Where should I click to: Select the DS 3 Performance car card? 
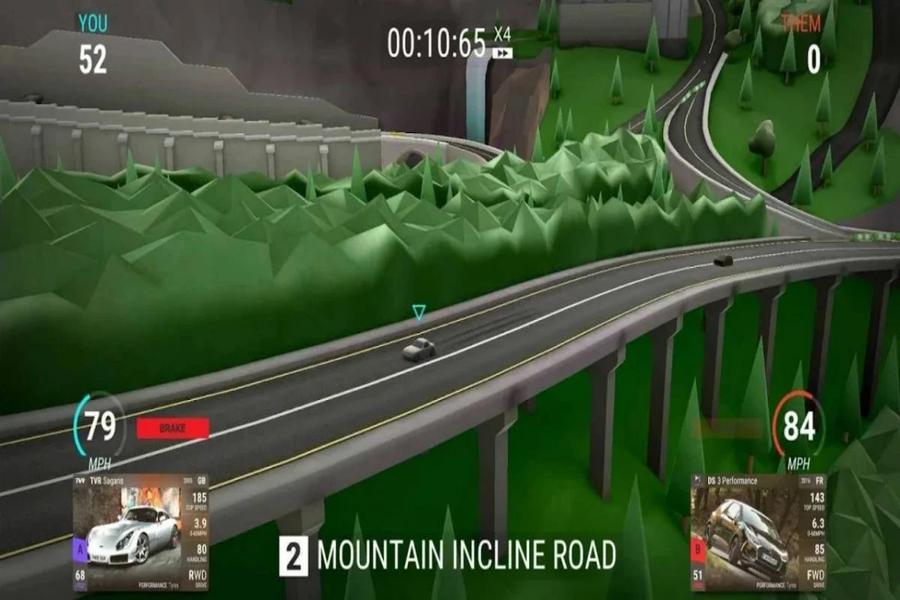point(758,531)
